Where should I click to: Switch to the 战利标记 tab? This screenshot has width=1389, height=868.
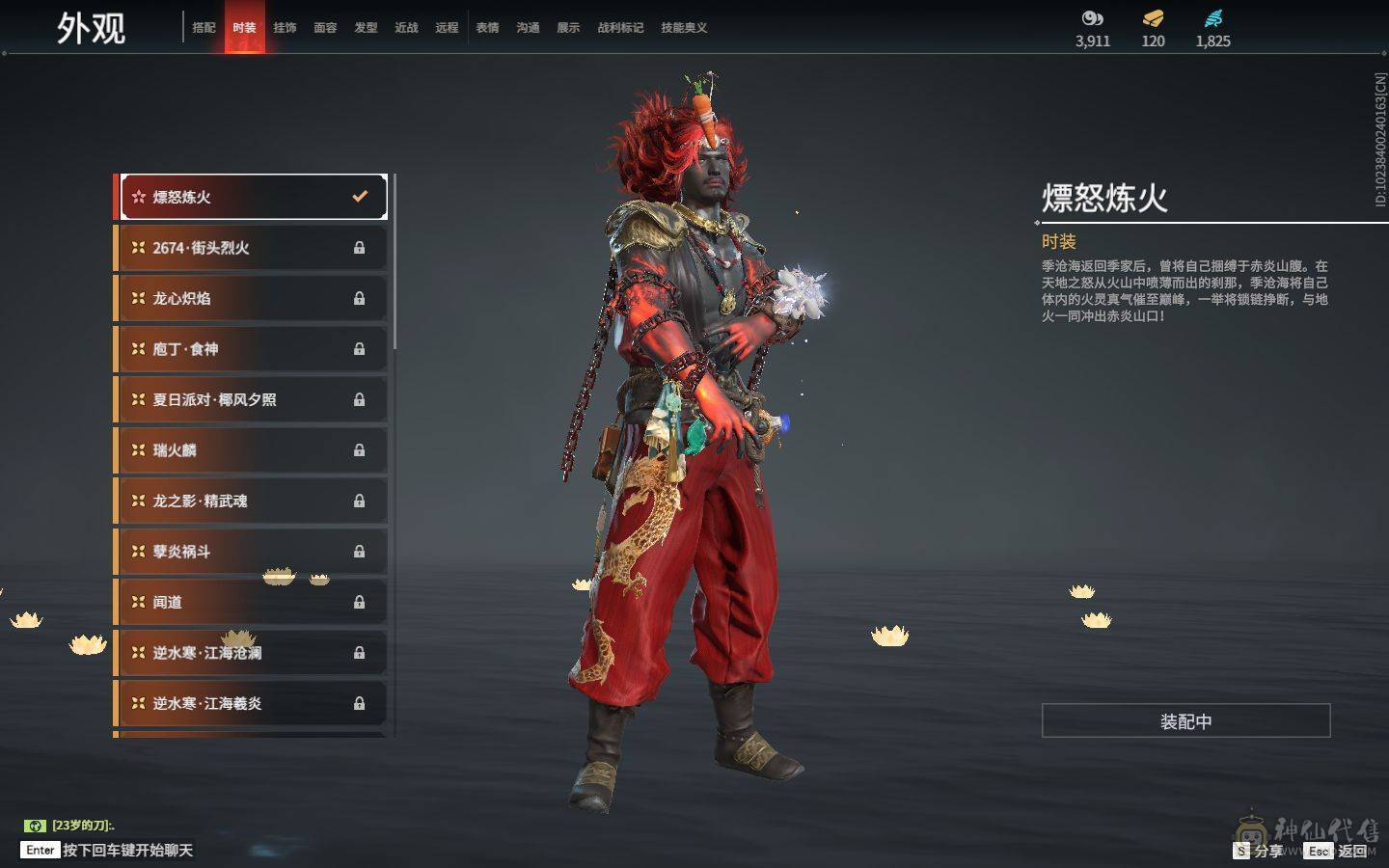point(620,28)
